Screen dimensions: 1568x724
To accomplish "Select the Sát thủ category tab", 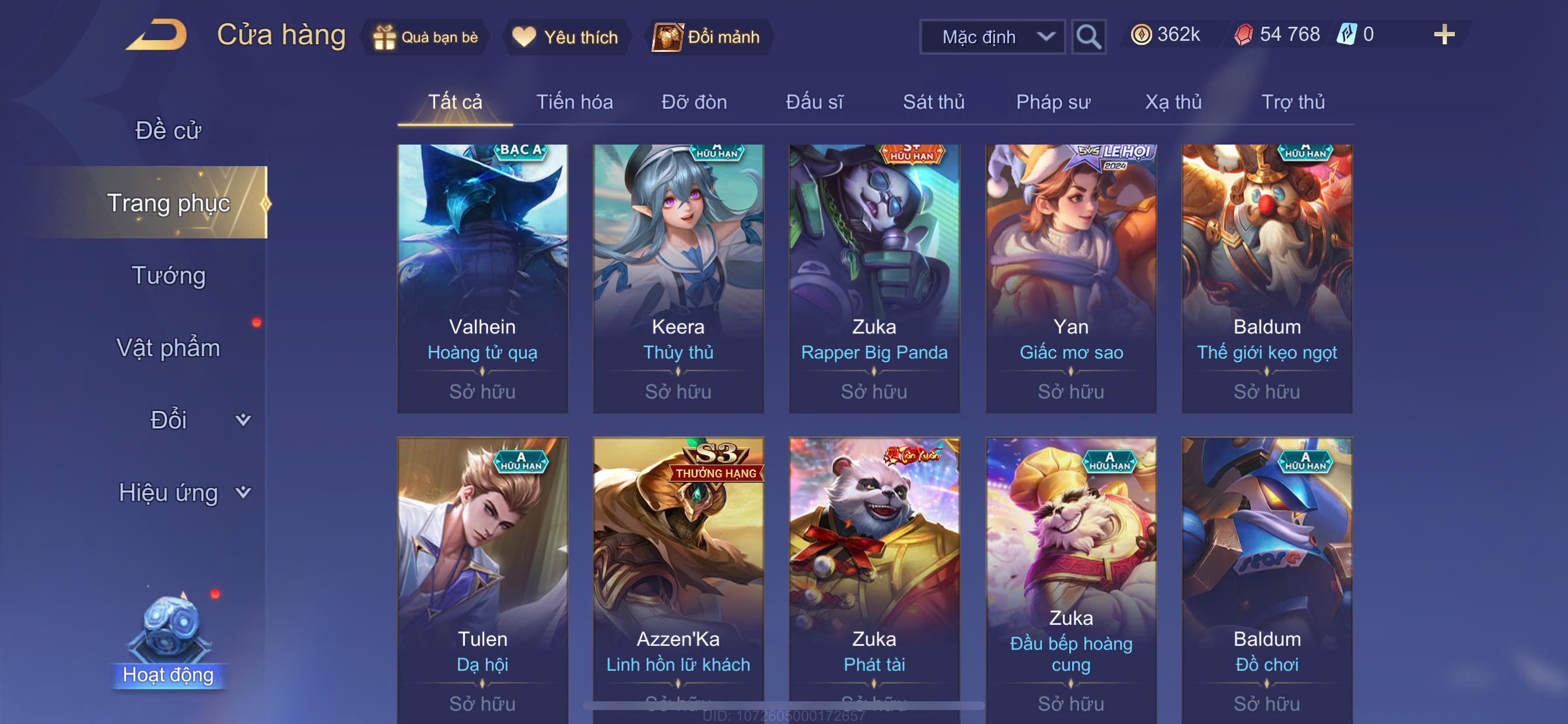I will (x=933, y=102).
